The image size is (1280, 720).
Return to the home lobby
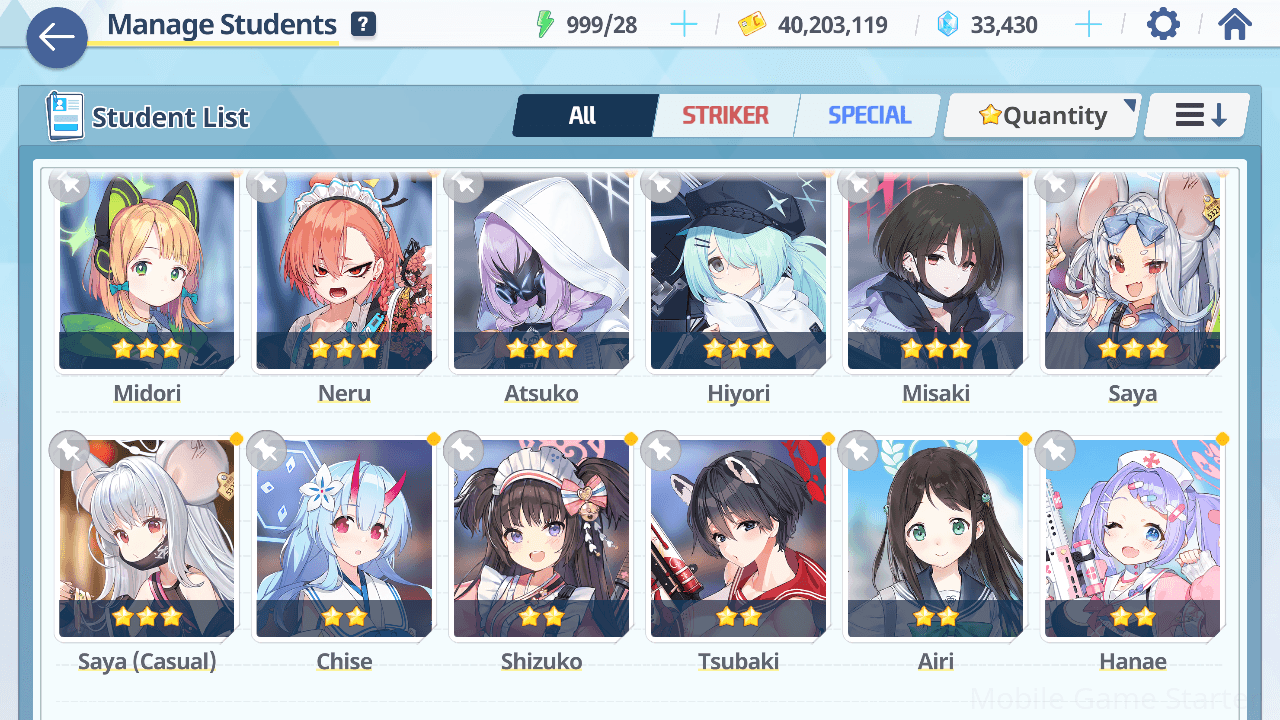(x=1235, y=25)
